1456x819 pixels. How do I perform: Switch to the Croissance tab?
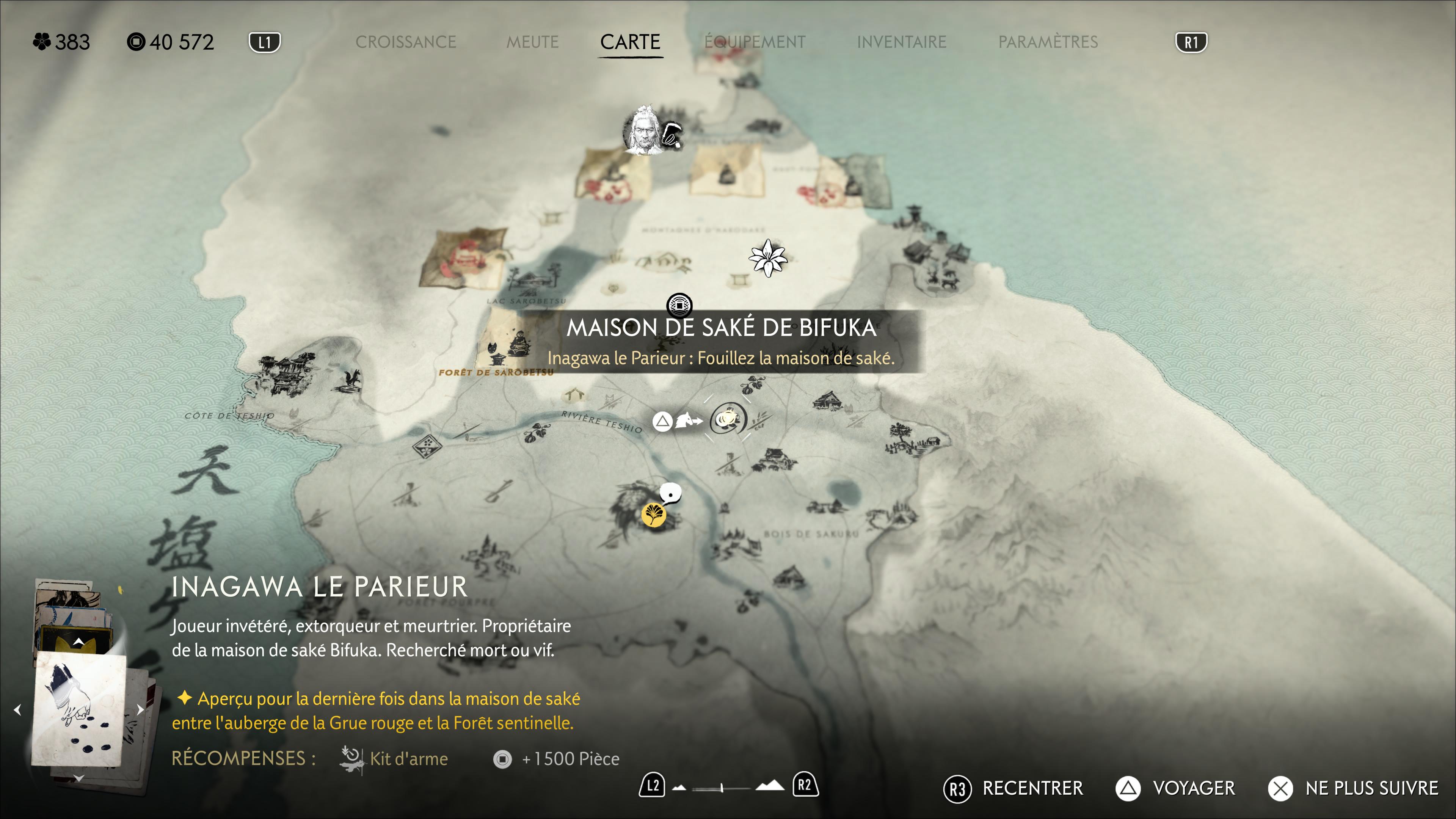(405, 42)
